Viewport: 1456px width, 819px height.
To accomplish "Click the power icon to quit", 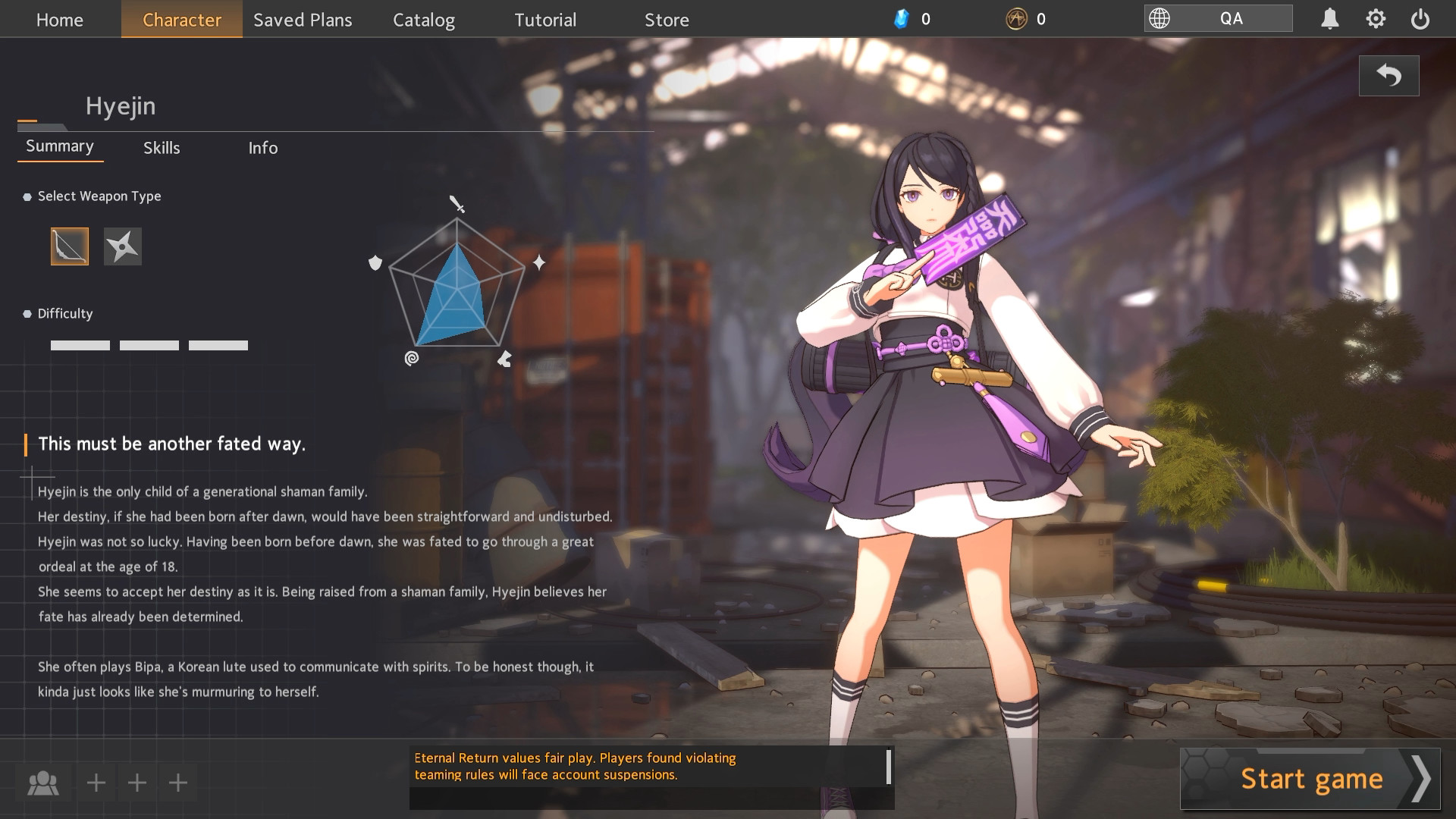I will point(1420,19).
